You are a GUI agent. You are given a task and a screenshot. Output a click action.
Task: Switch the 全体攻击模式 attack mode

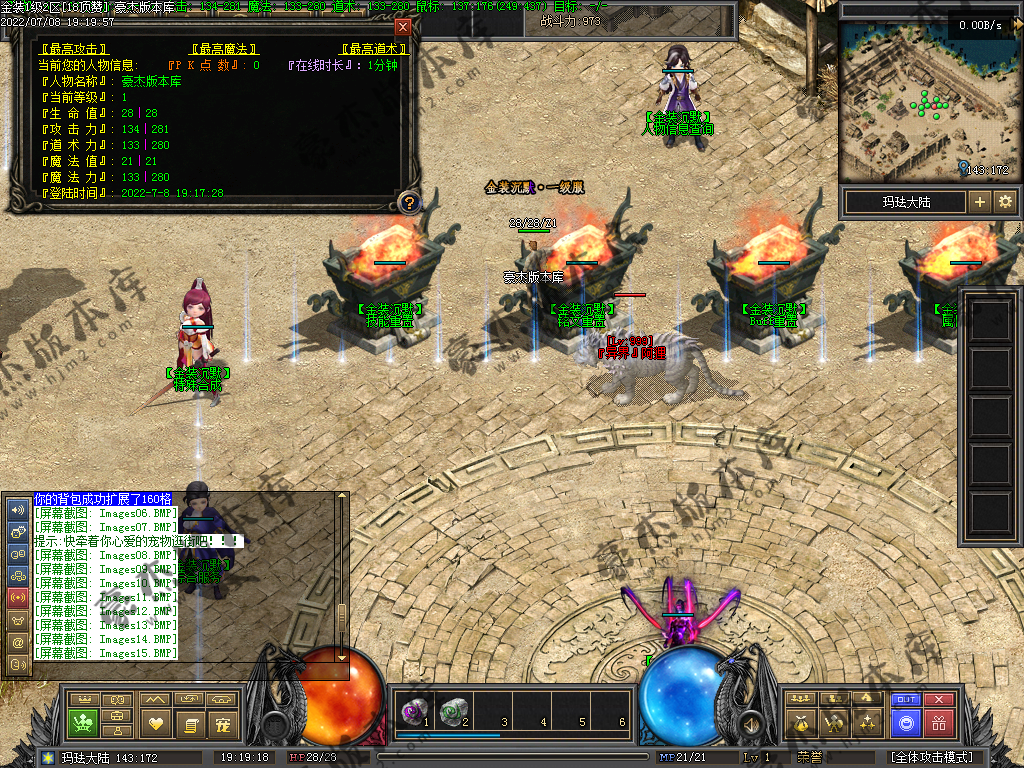(x=932, y=758)
